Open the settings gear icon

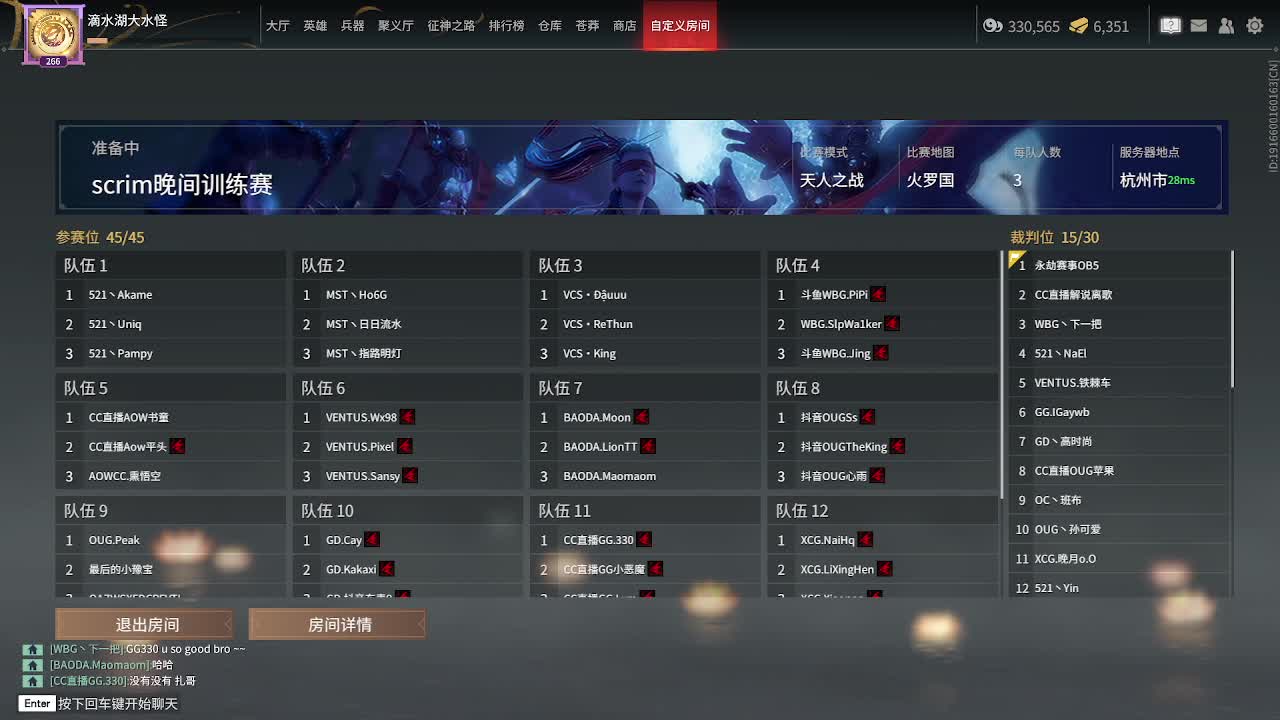point(1253,26)
